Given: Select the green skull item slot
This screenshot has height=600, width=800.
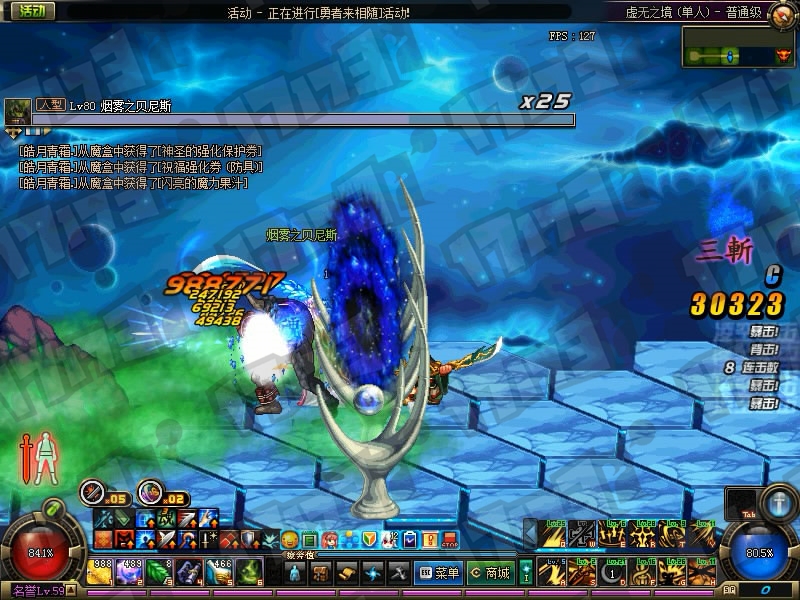Looking at the screenshot, I should pyautogui.click(x=250, y=572).
